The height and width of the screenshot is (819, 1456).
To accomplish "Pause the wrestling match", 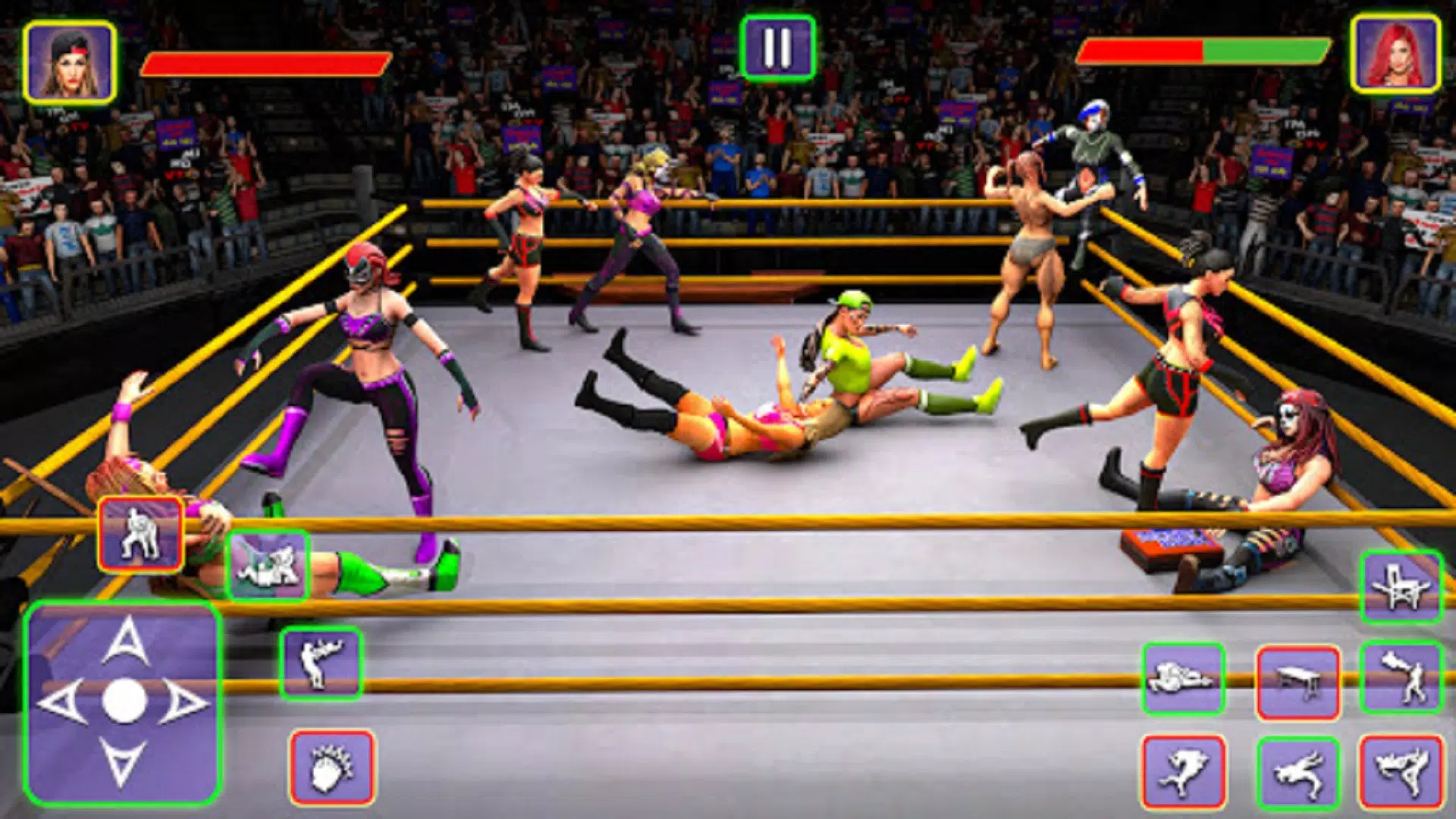I will (777, 45).
